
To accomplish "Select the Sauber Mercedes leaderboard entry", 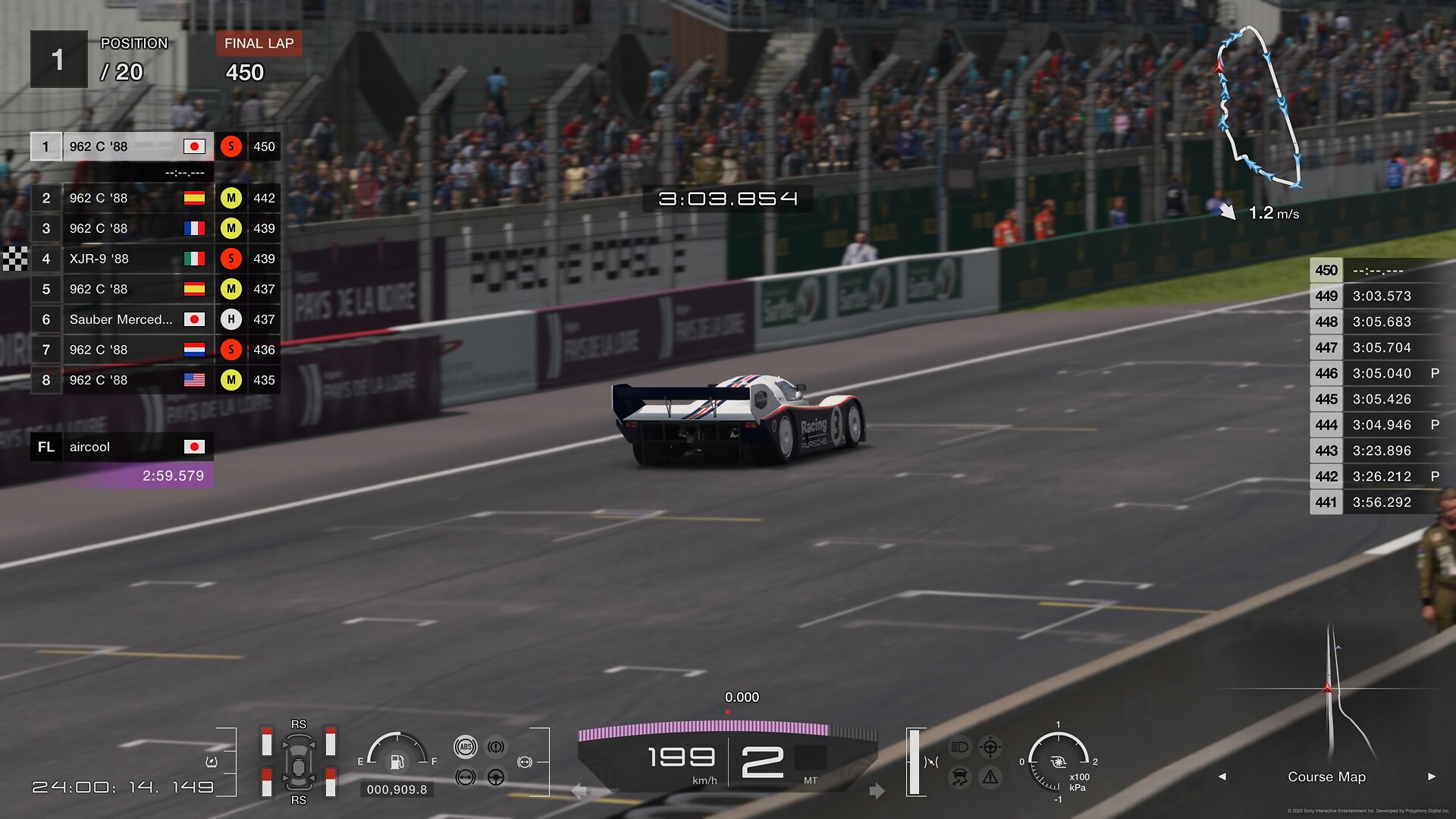I will (x=121, y=319).
